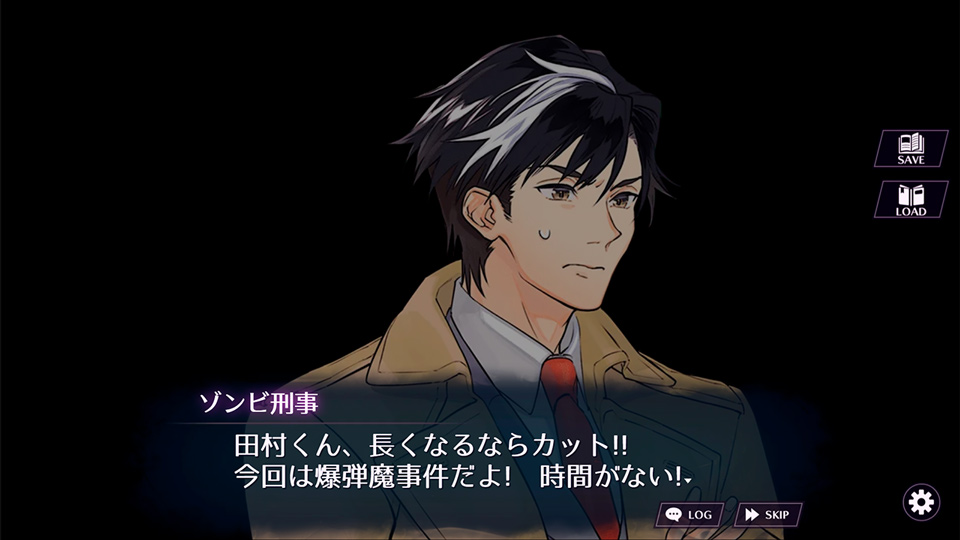
Task: Open the SAVE menu
Action: coord(911,148)
